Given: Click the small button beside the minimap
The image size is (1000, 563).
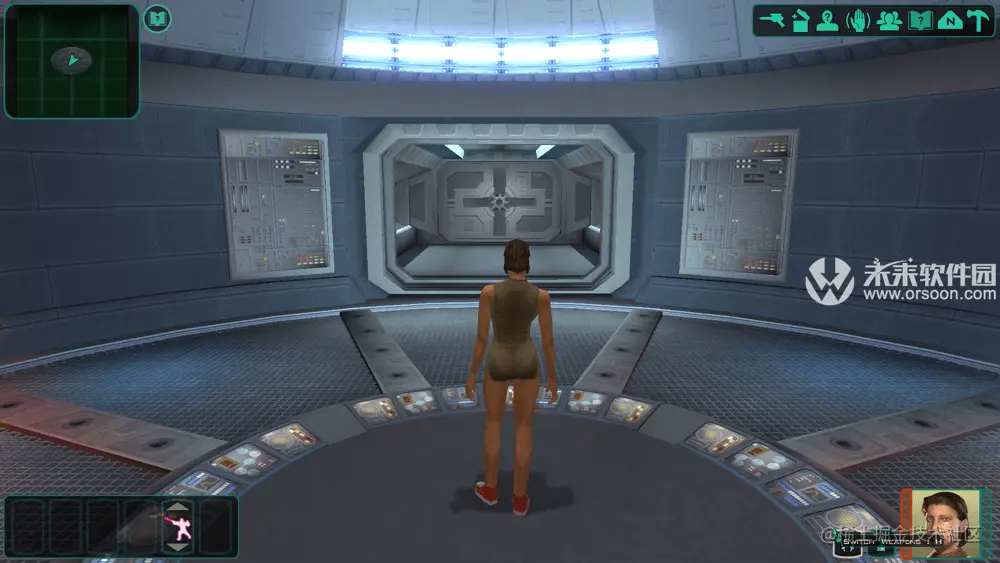Looking at the screenshot, I should [157, 18].
